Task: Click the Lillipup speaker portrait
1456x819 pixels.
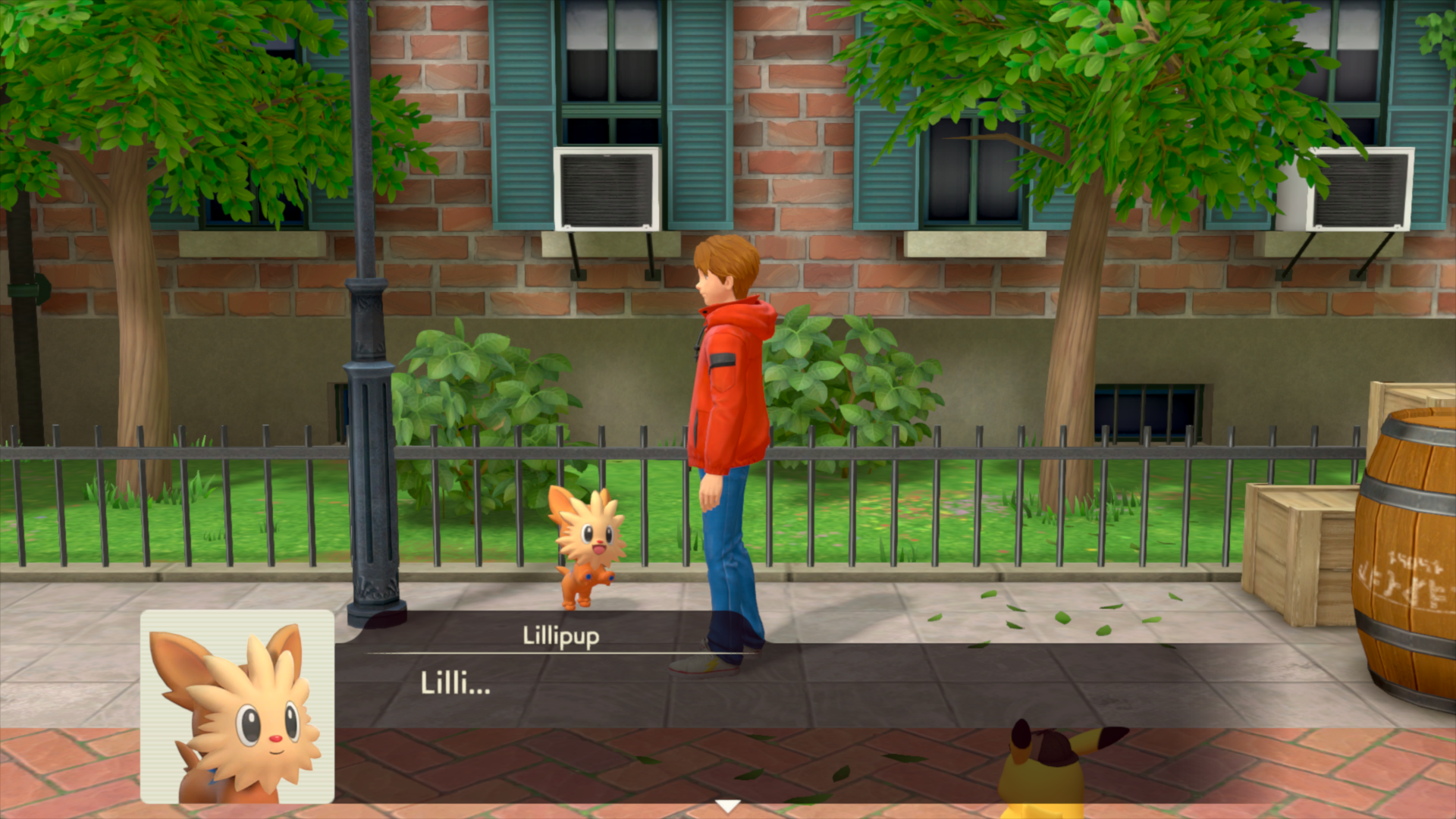Action: tap(237, 707)
